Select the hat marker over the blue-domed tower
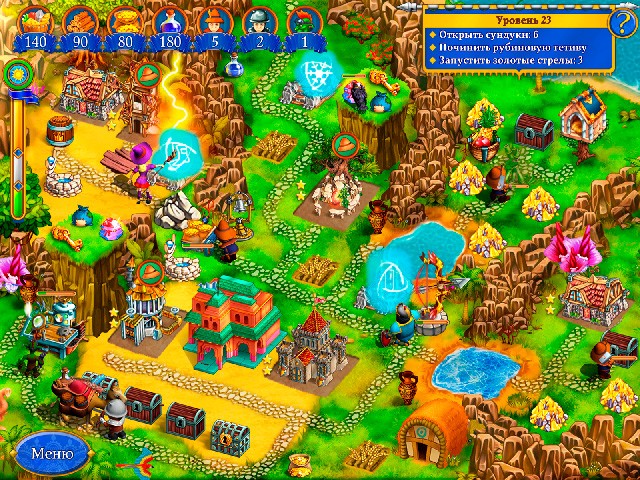 [150, 270]
